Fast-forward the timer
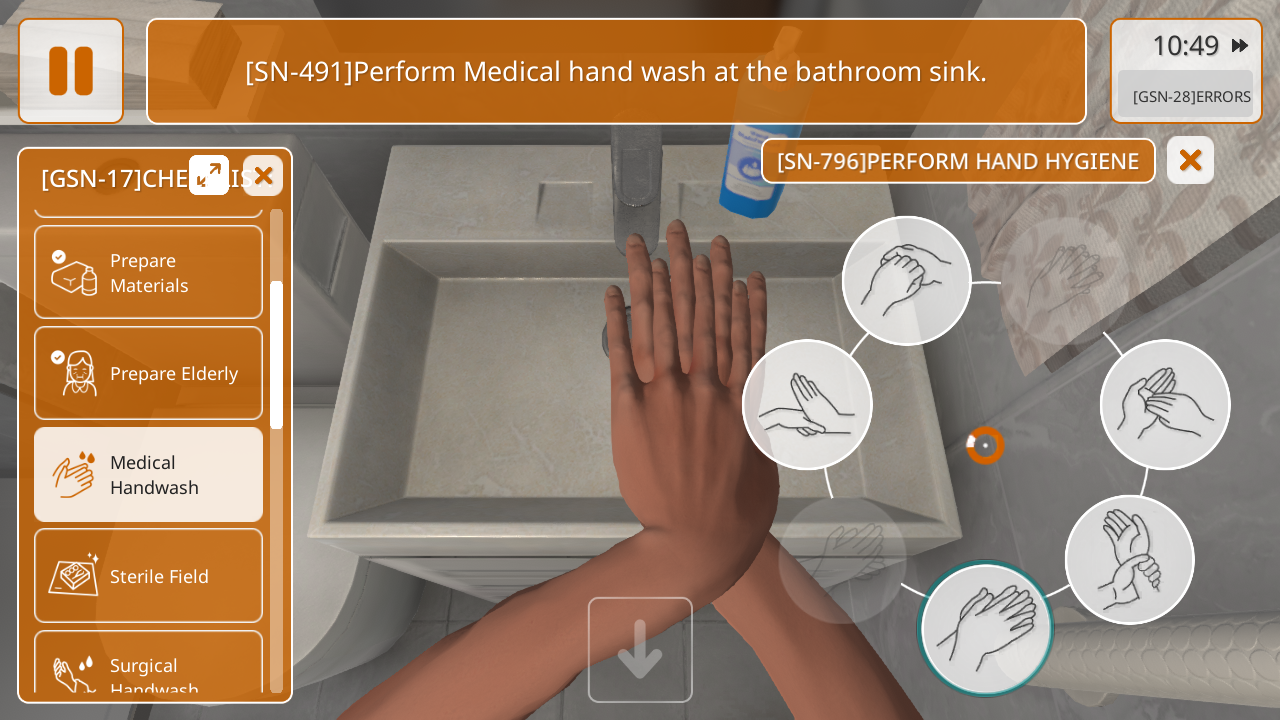1280x720 pixels. pos(1240,45)
